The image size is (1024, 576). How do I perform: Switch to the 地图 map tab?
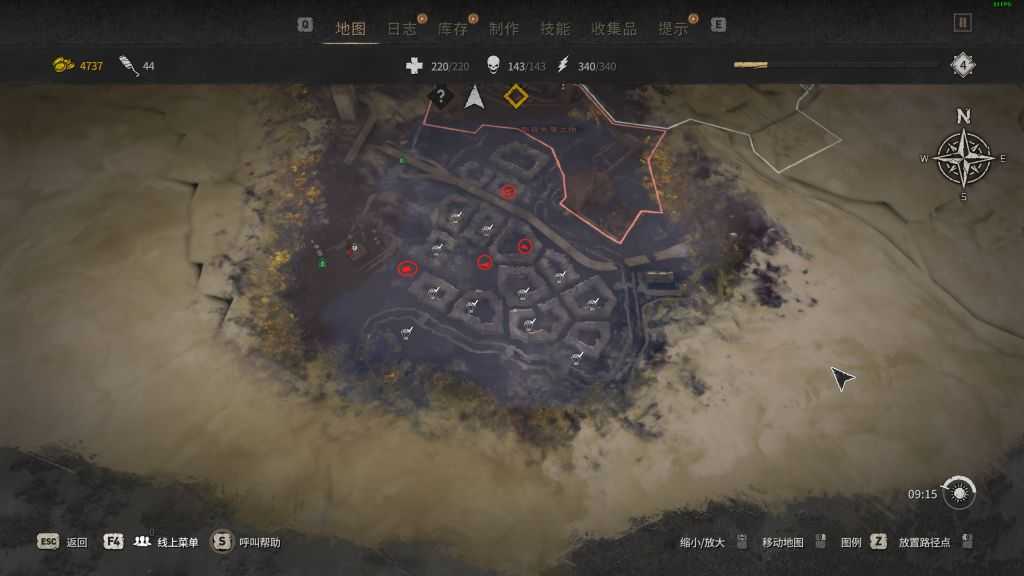pos(351,28)
